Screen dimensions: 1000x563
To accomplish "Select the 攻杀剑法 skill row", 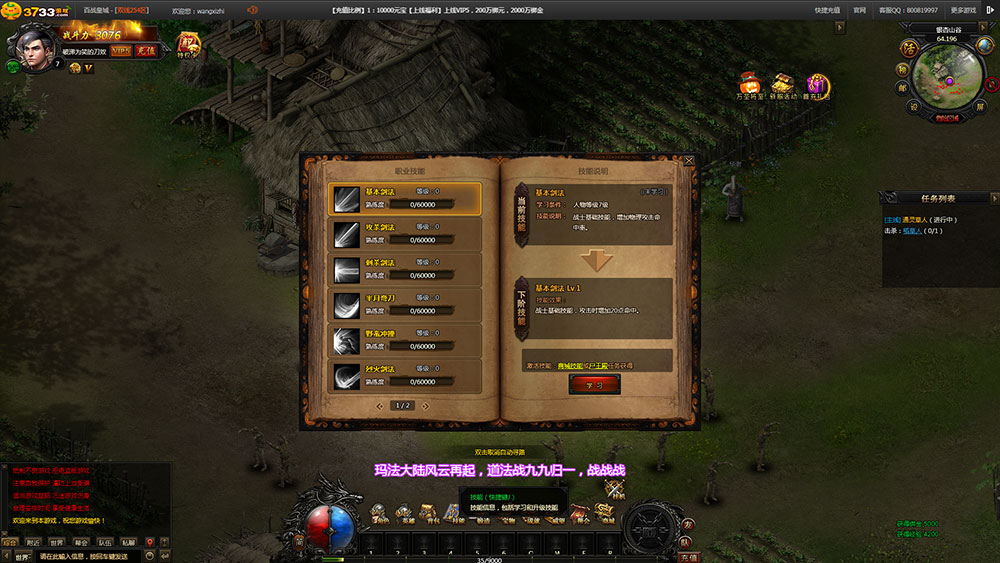I will click(405, 233).
